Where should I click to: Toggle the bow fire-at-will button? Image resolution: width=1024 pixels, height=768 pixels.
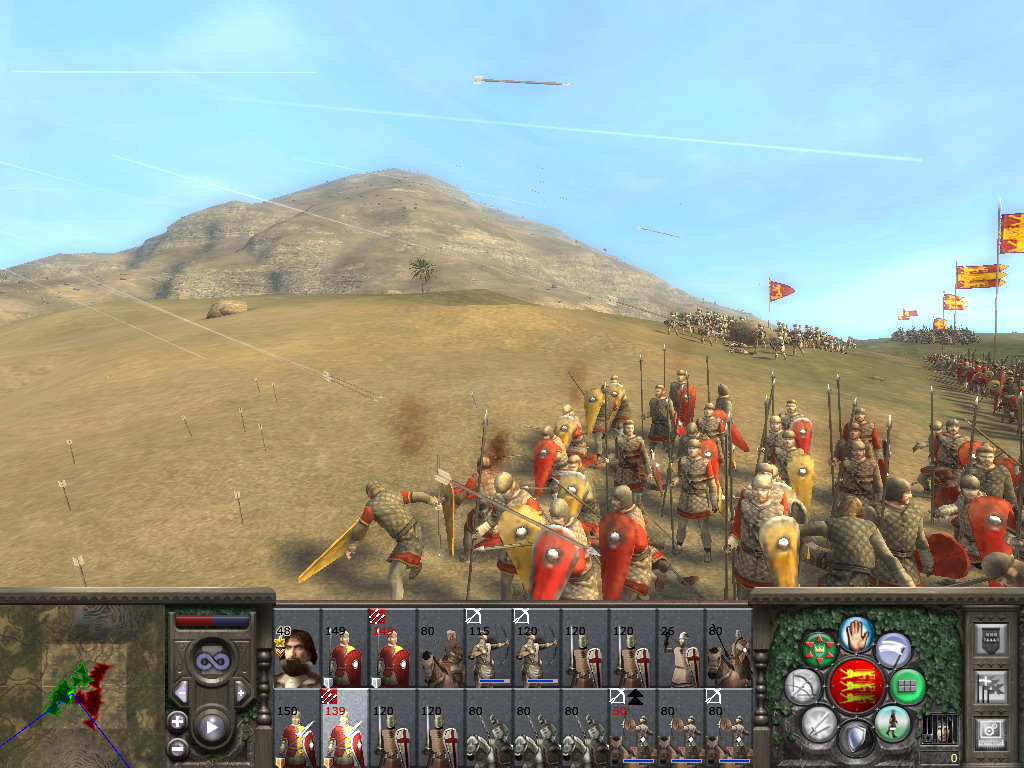(x=802, y=686)
